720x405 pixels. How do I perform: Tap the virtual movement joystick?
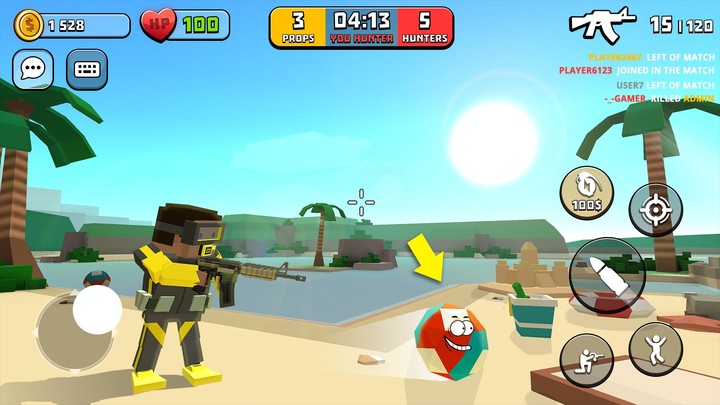(x=97, y=311)
